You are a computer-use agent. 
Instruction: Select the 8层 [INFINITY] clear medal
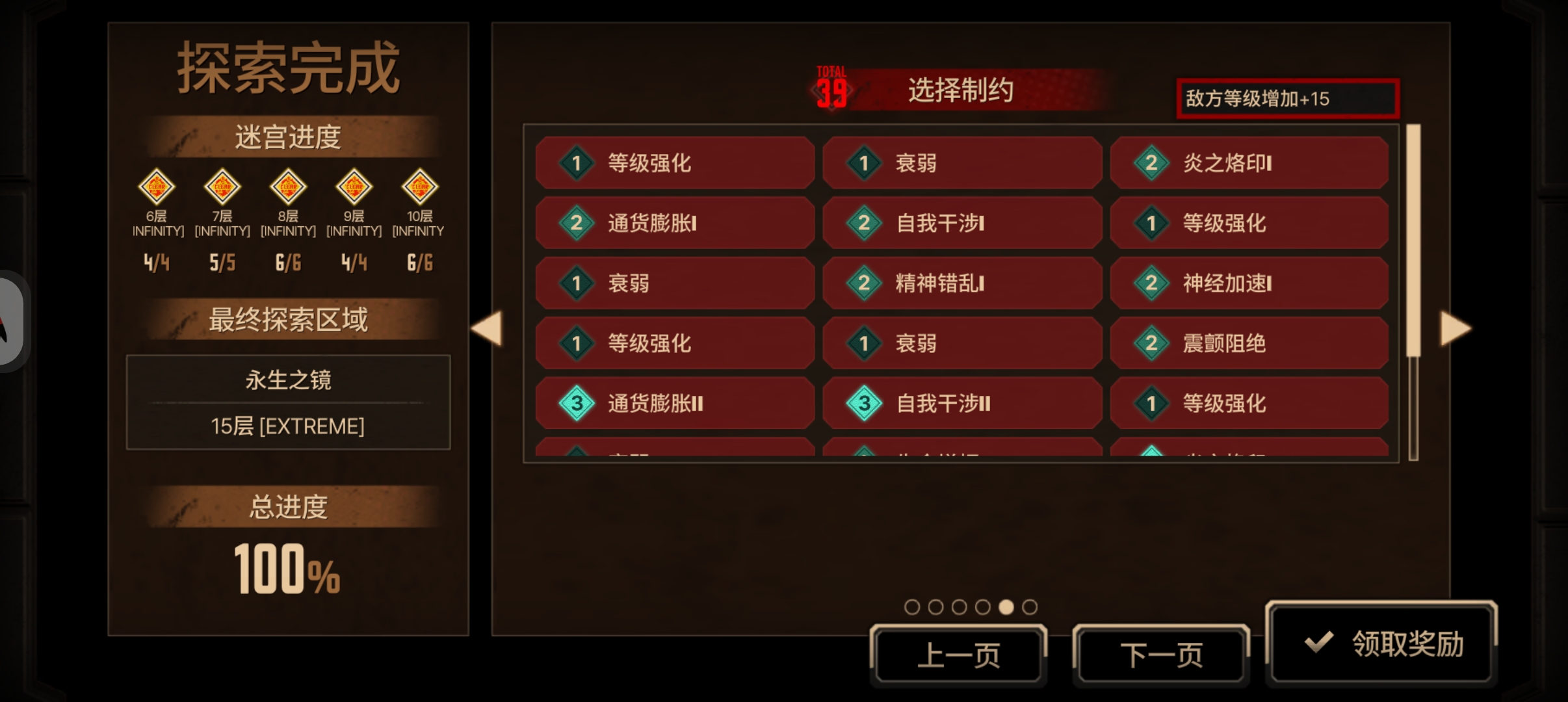point(288,187)
